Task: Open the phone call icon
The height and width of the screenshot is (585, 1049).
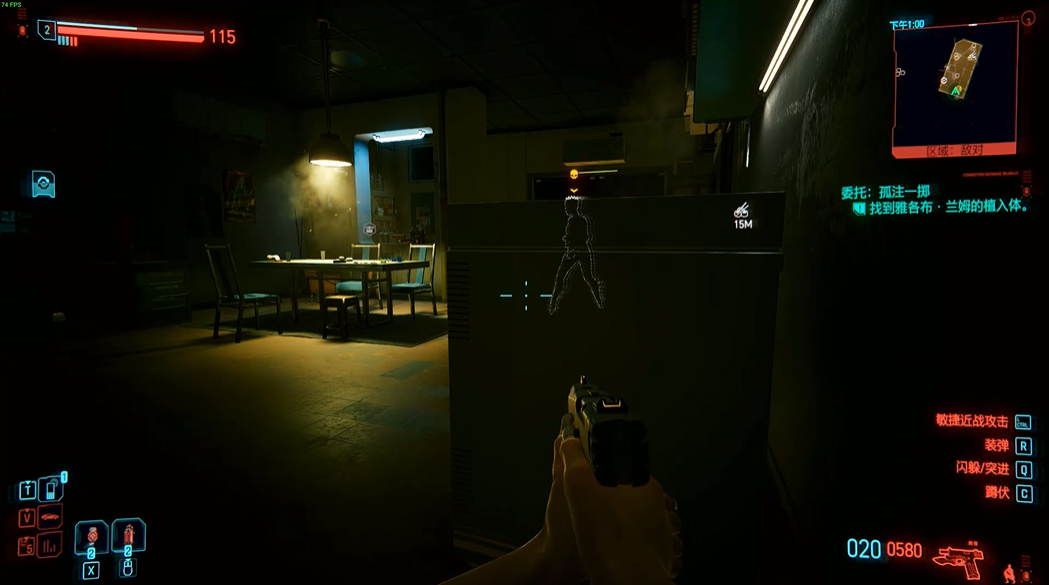Action: tap(50, 490)
